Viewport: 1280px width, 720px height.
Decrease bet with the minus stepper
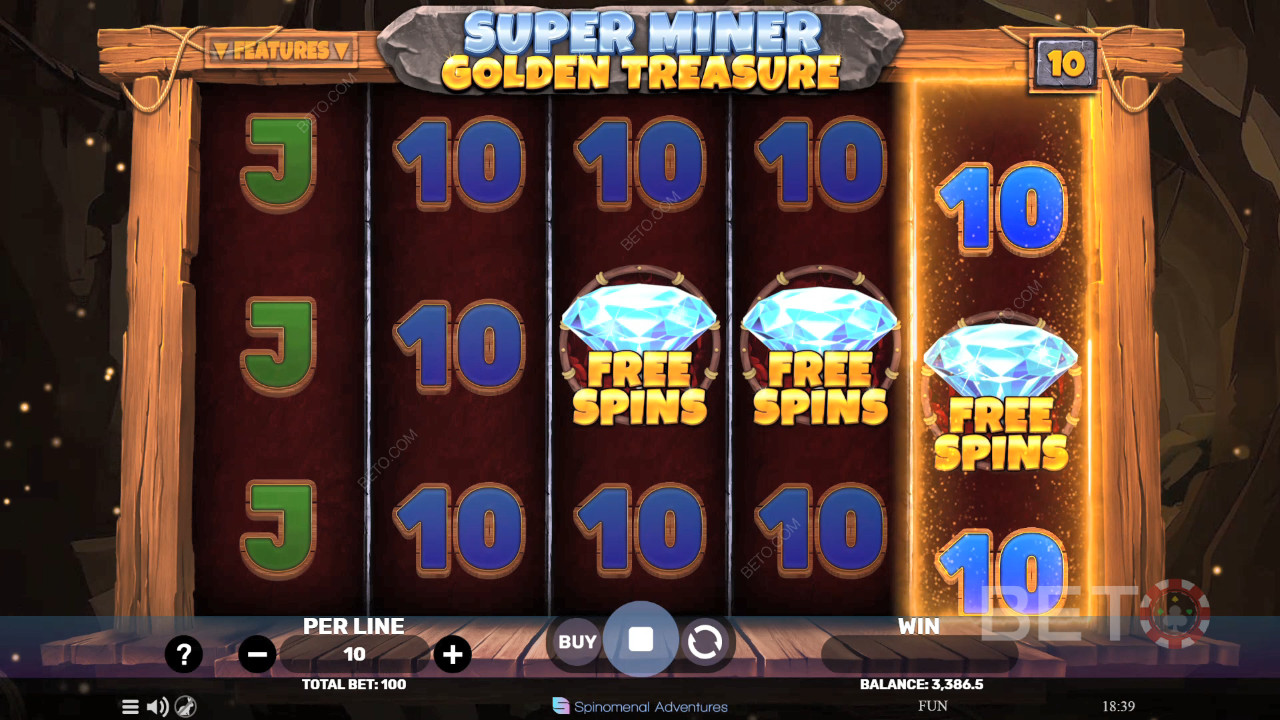256,654
